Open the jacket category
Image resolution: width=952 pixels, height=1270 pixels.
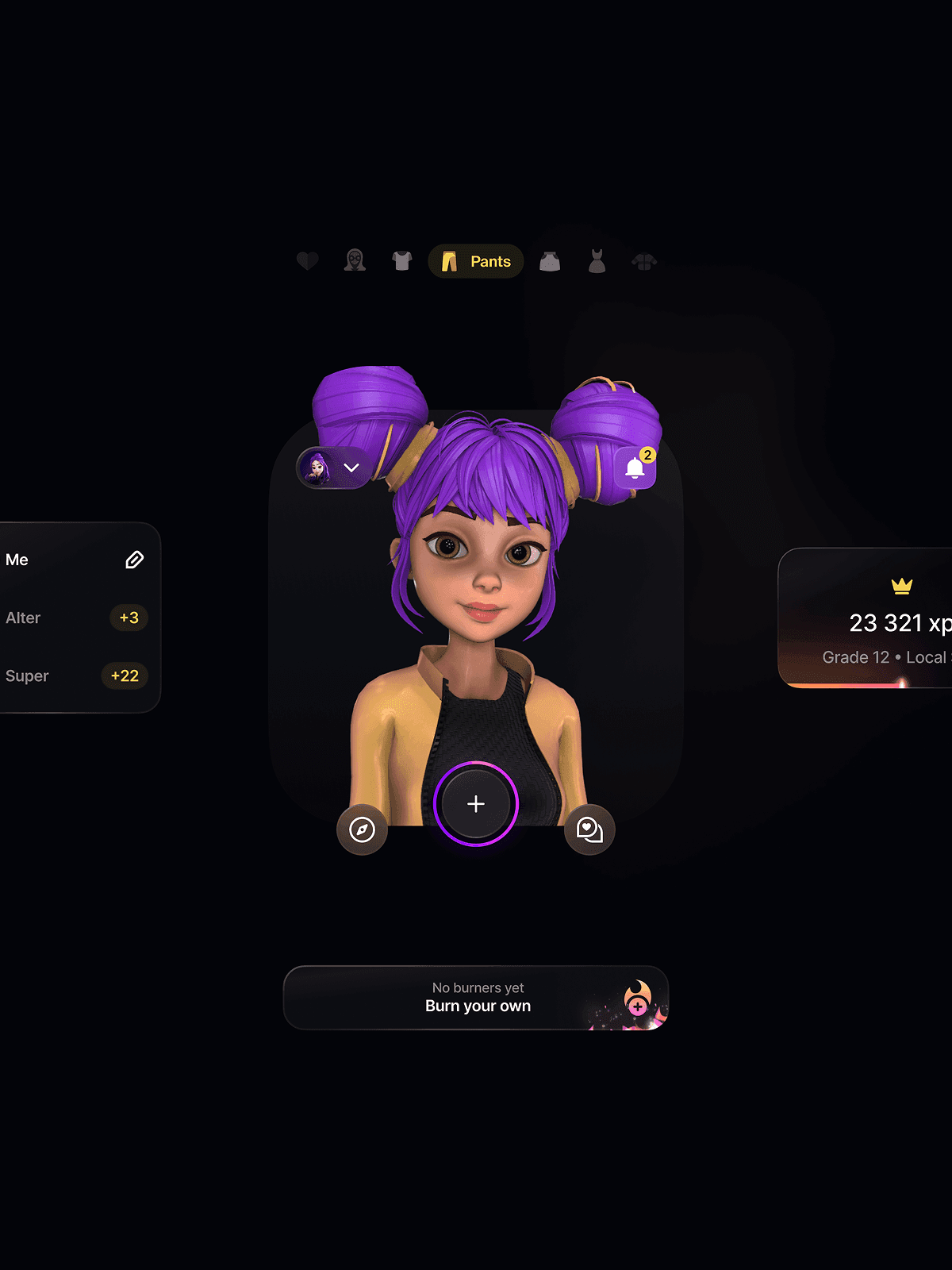coord(644,261)
